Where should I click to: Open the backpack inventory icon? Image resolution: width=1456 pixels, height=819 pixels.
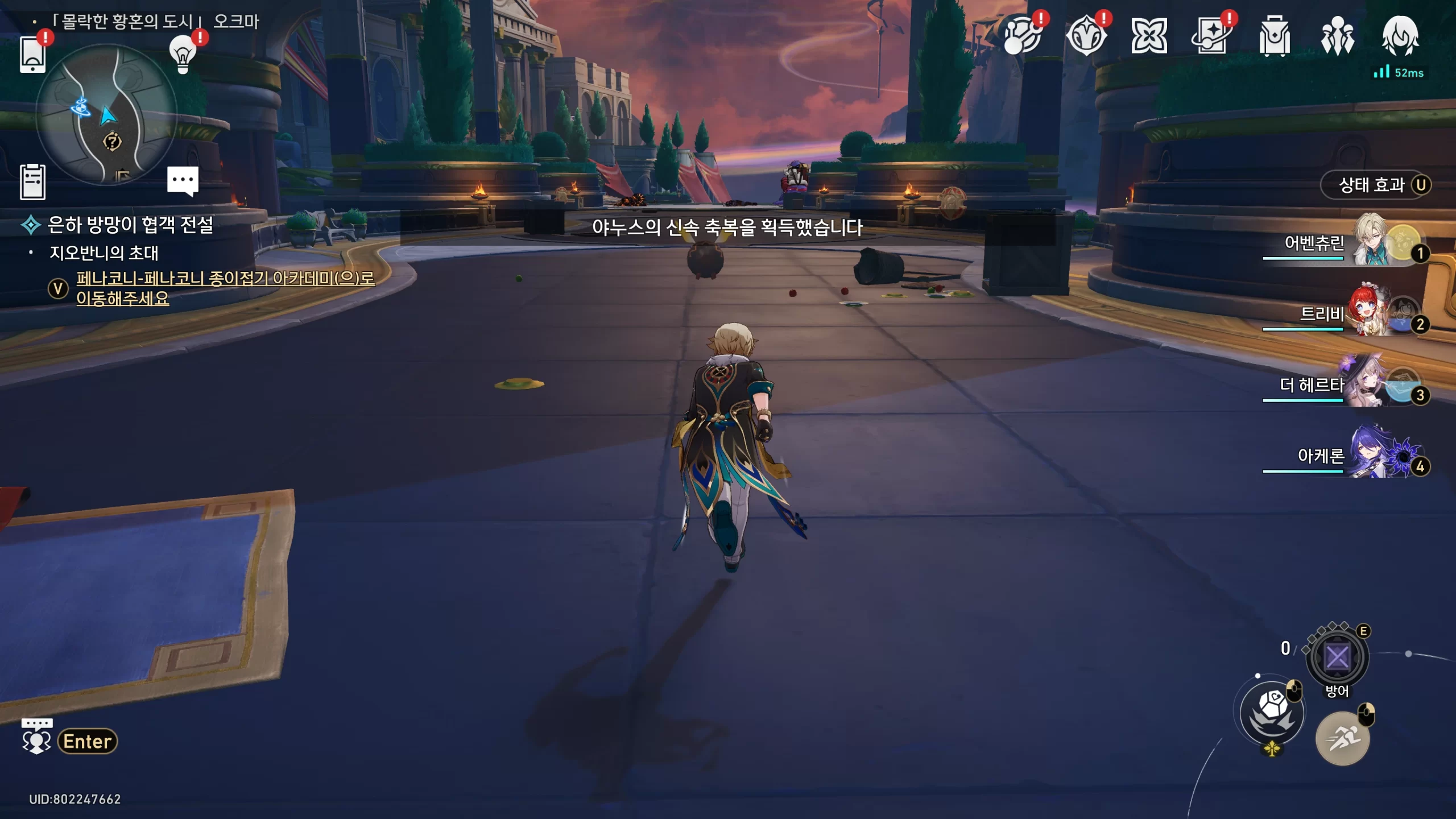(1274, 37)
